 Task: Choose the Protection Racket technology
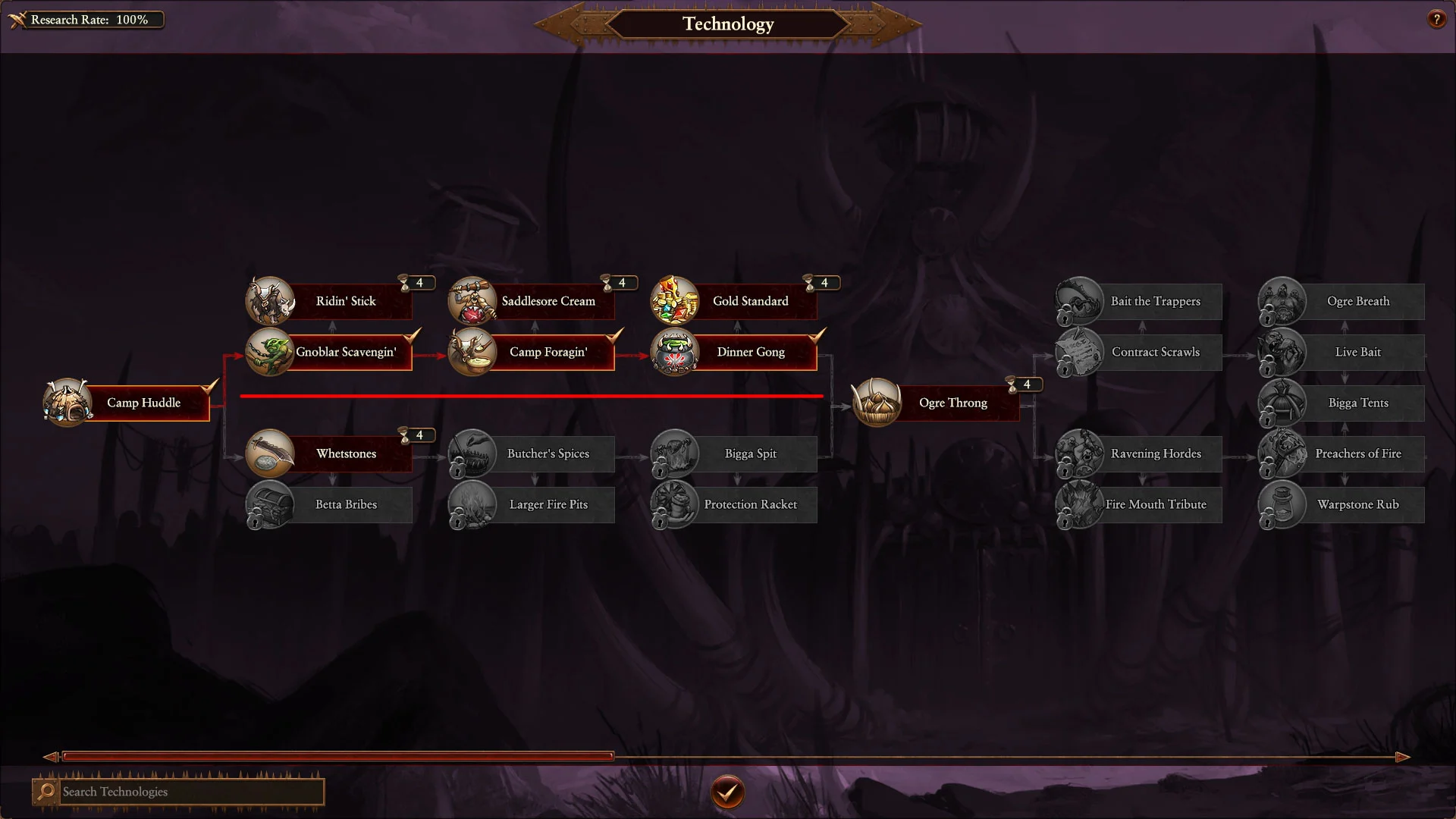(x=750, y=504)
